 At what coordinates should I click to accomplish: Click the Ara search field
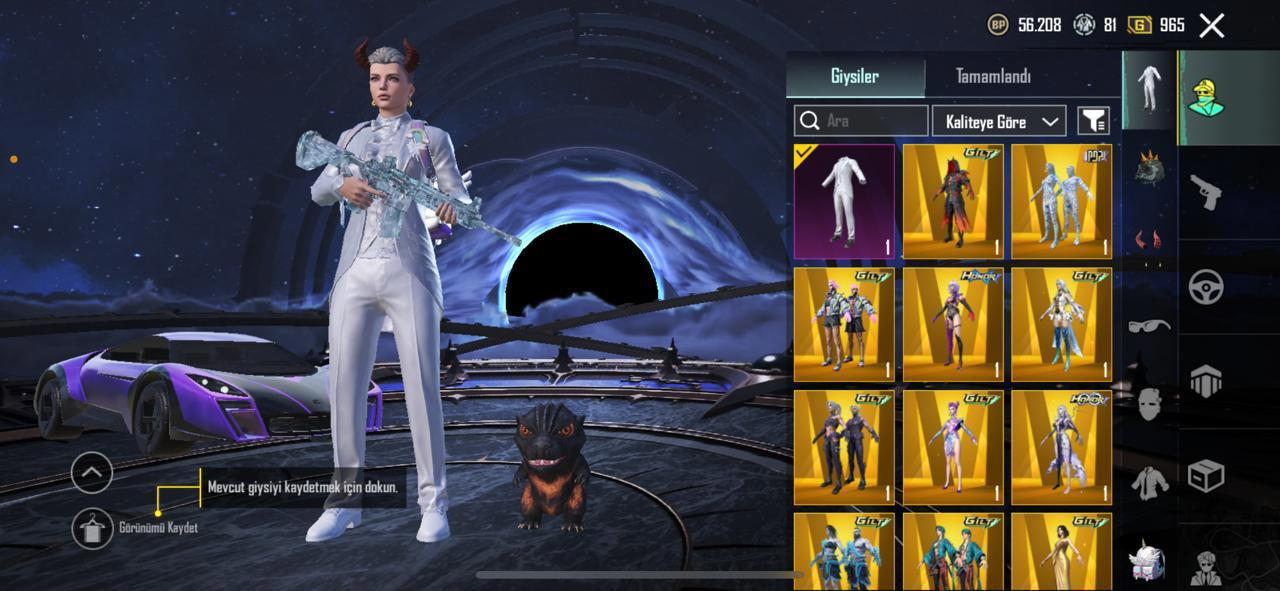tap(862, 121)
